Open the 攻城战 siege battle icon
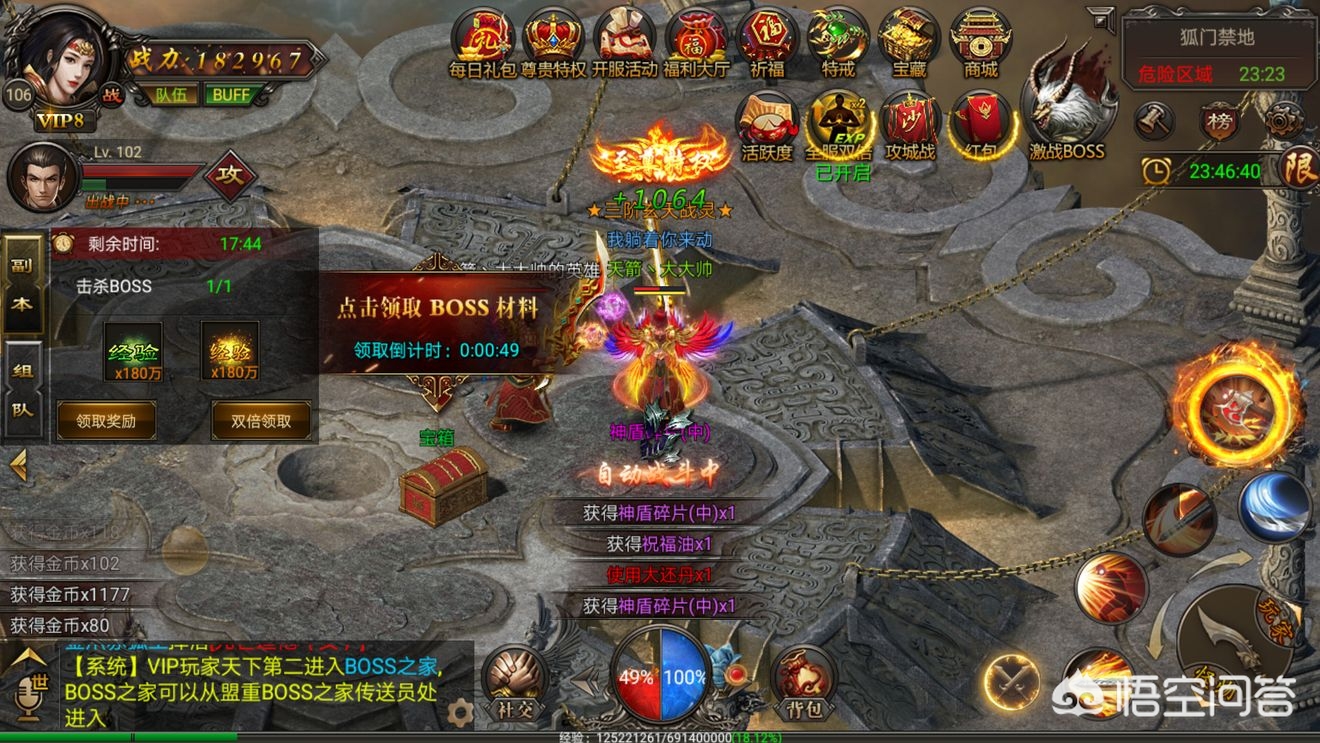Viewport: 1320px width, 743px height. click(910, 124)
